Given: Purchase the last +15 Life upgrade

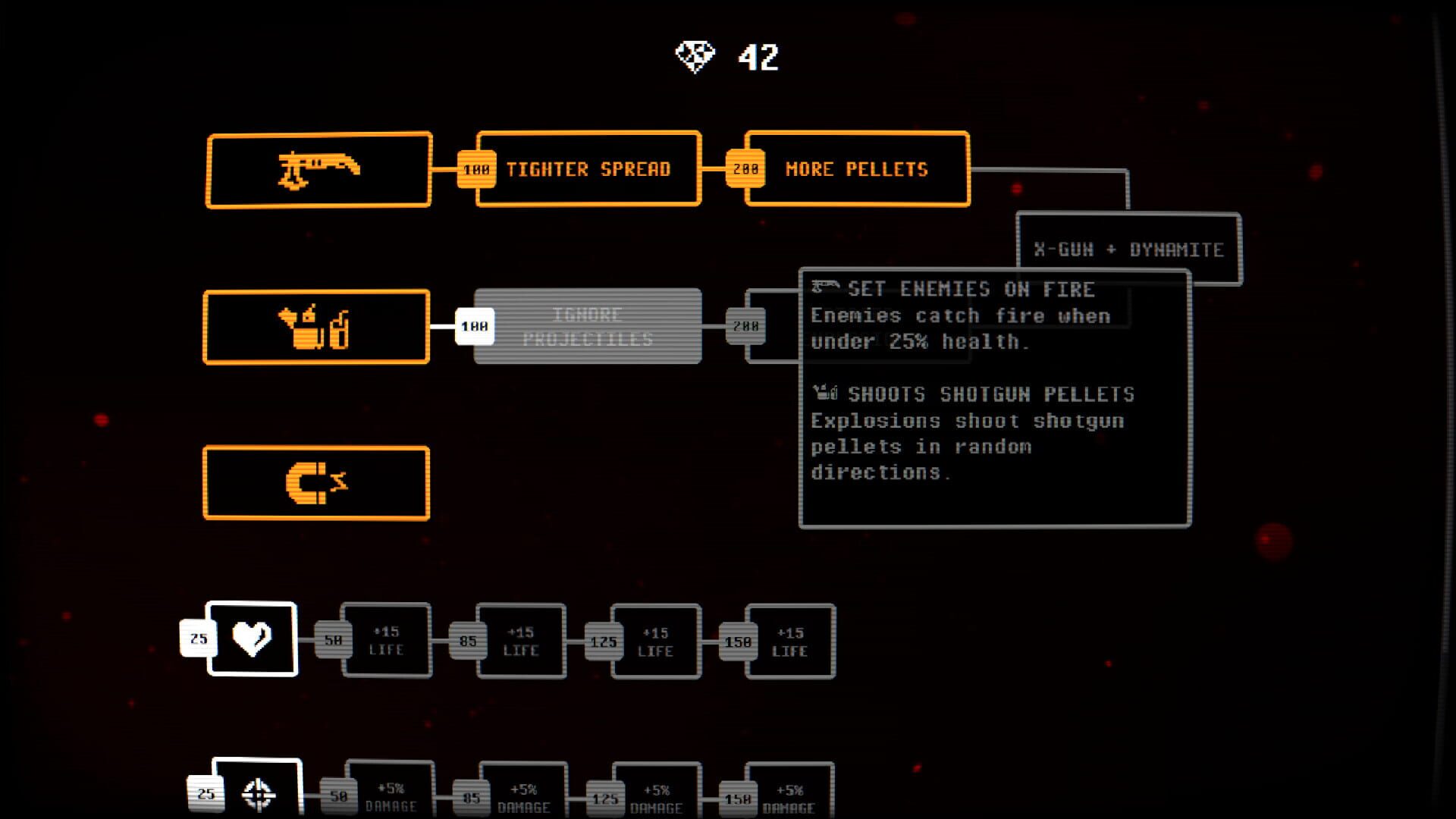Looking at the screenshot, I should [790, 642].
